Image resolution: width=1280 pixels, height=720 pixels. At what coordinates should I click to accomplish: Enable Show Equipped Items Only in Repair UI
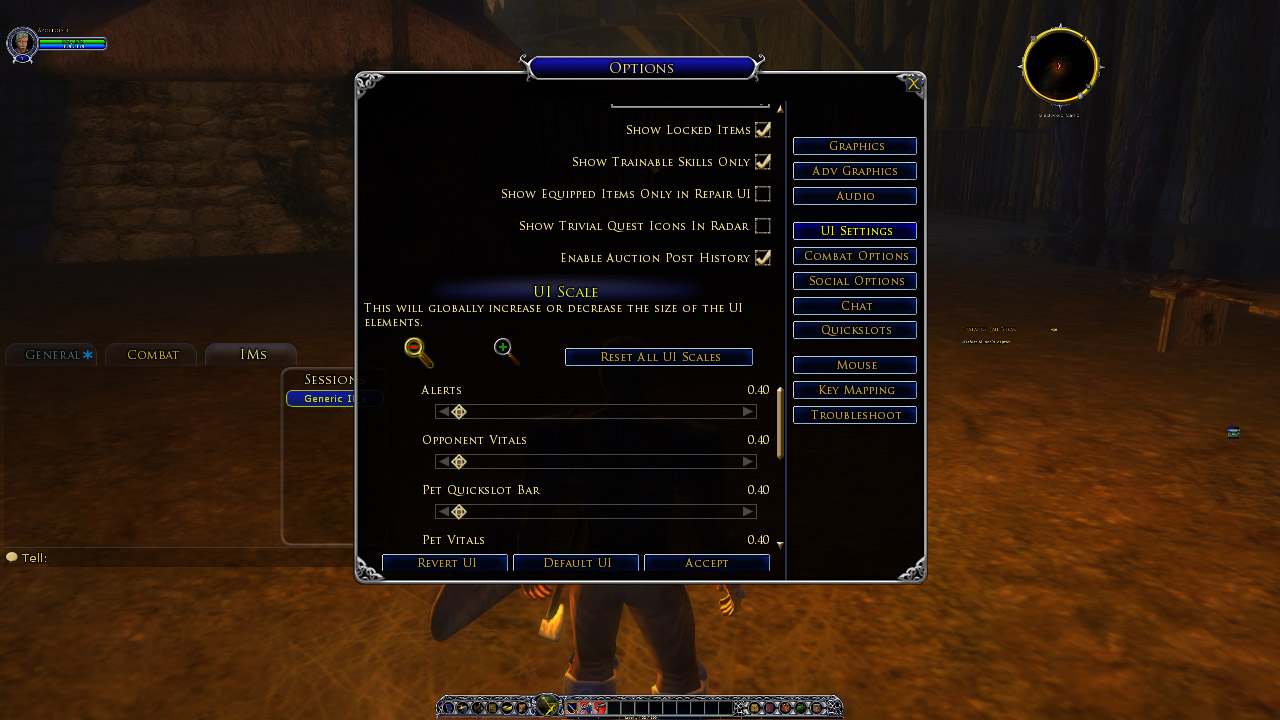pyautogui.click(x=763, y=194)
